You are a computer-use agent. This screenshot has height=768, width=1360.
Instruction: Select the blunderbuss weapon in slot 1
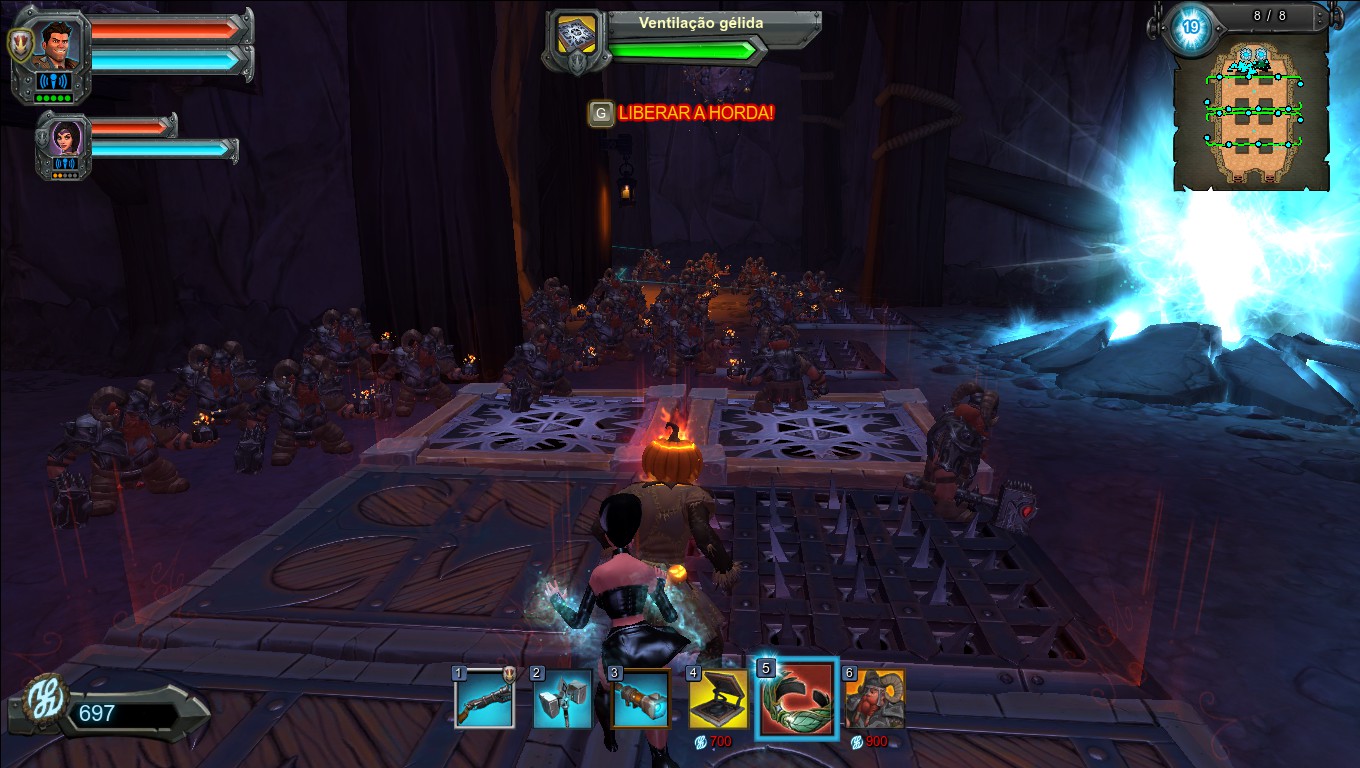tap(484, 698)
